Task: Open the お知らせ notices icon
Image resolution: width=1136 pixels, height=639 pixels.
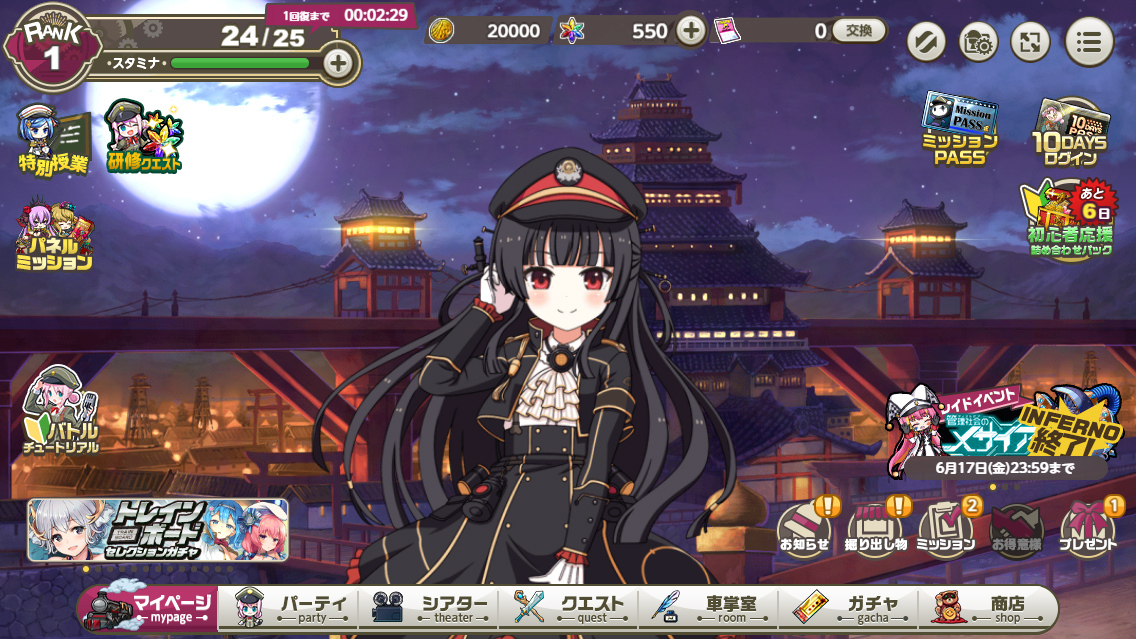Action: tap(805, 528)
